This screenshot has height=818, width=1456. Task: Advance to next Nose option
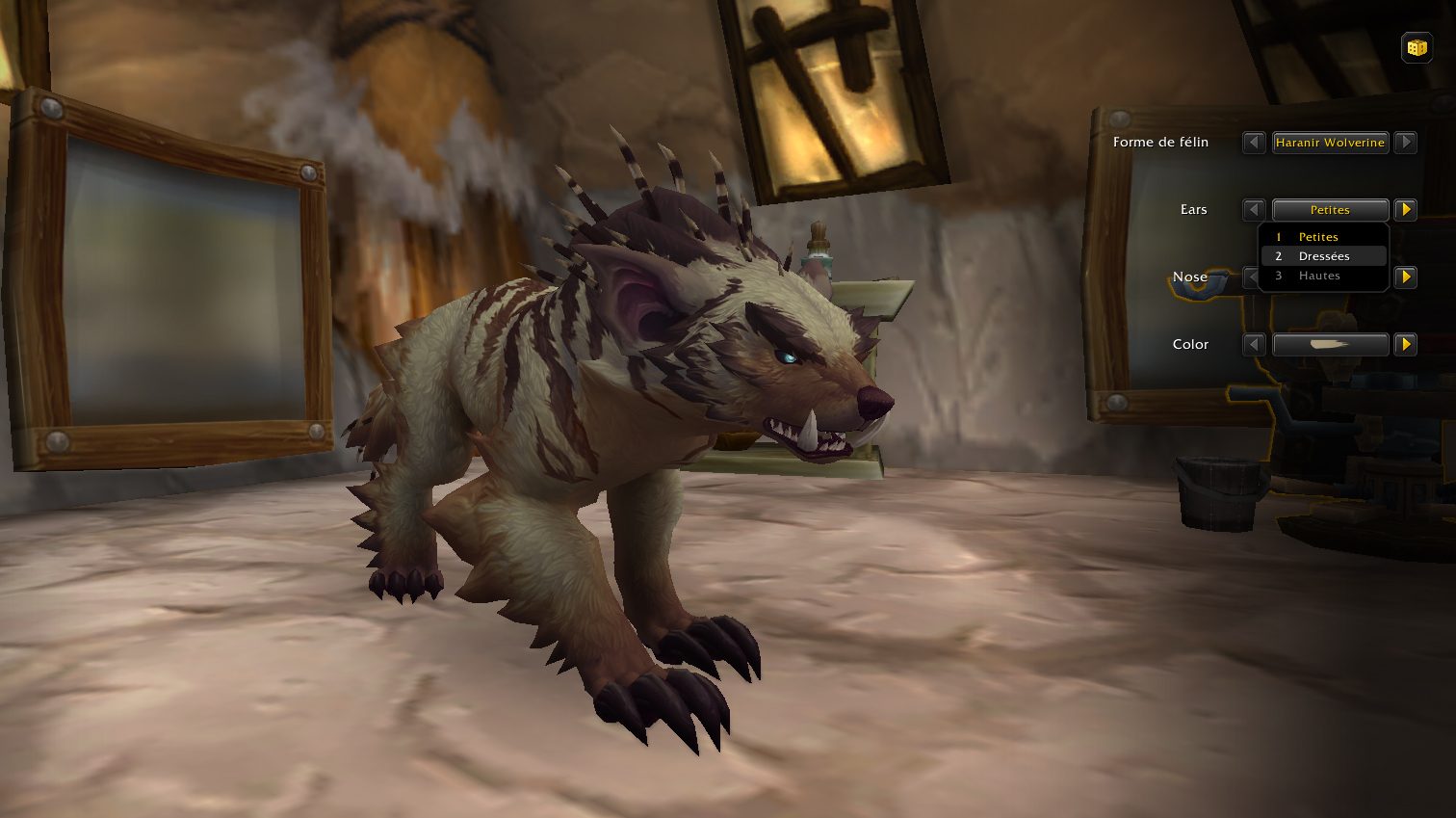click(x=1406, y=277)
